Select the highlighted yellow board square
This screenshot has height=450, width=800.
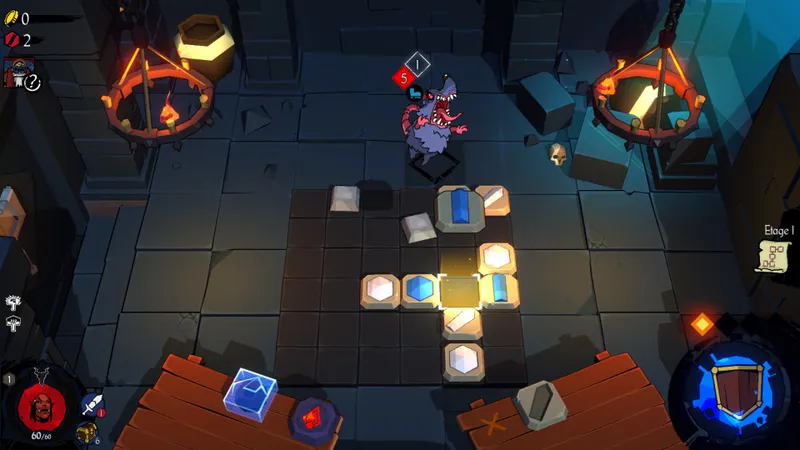point(460,291)
